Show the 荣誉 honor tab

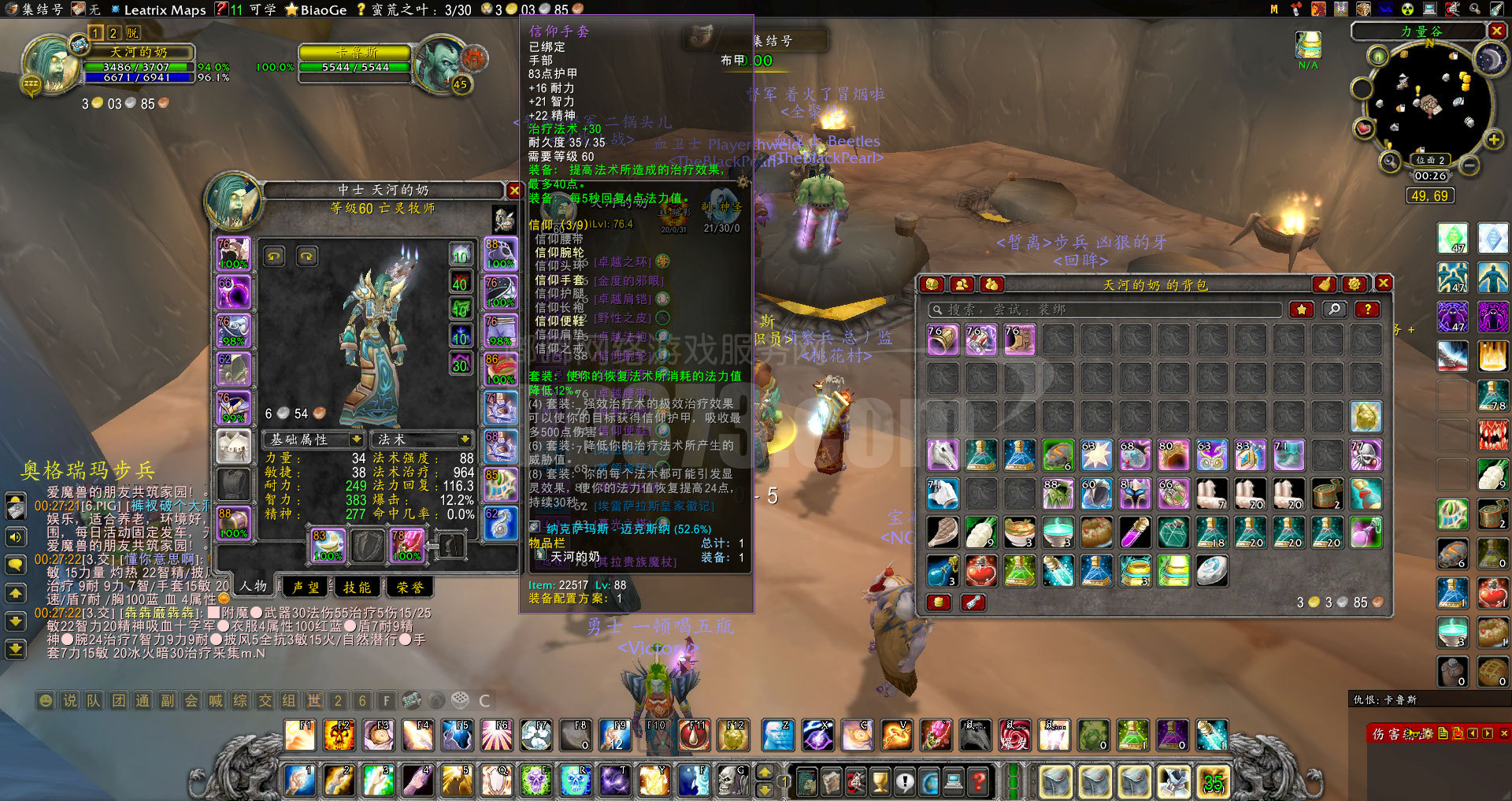[409, 587]
